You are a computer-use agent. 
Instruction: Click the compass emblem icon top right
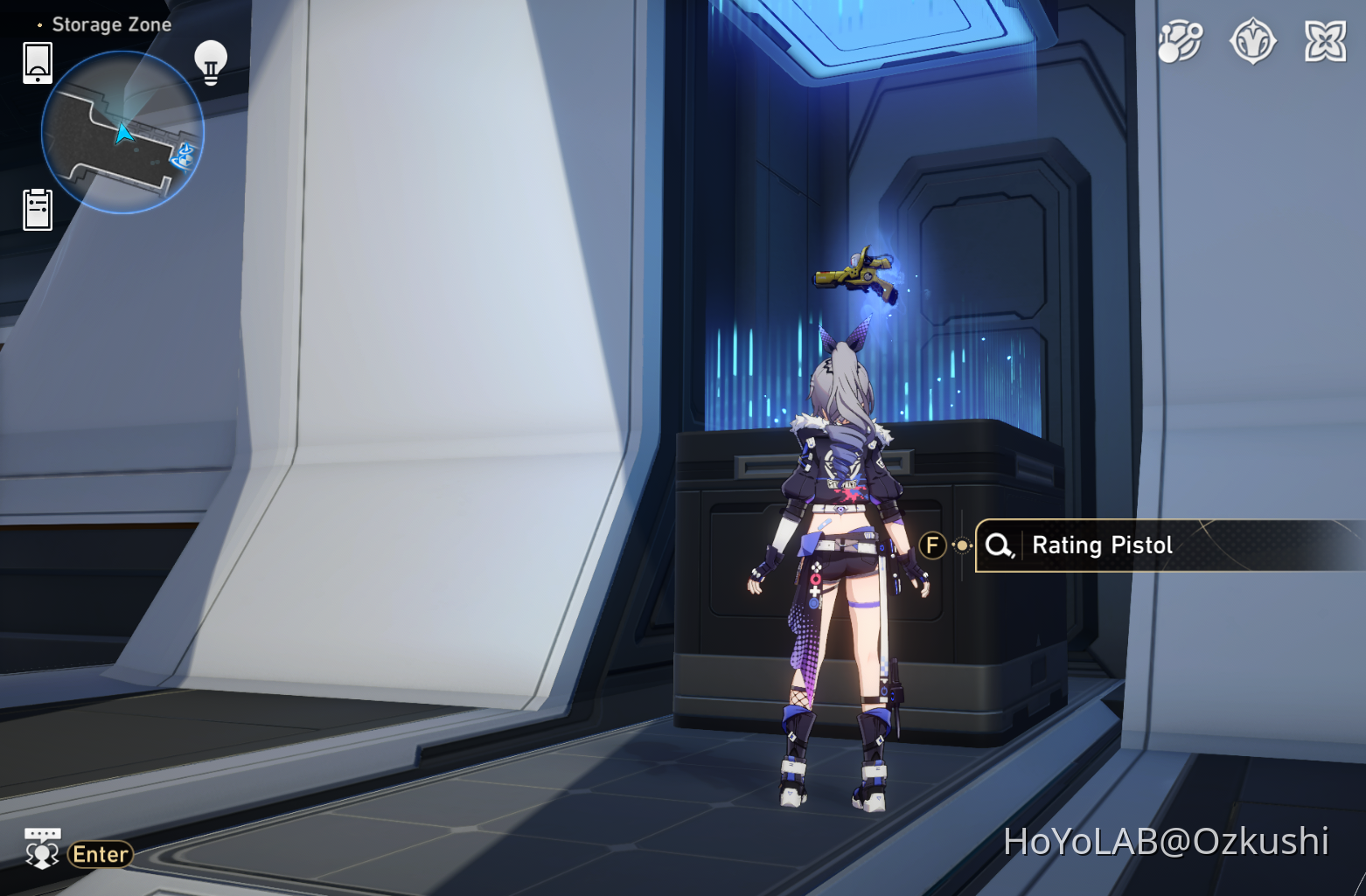click(1254, 41)
